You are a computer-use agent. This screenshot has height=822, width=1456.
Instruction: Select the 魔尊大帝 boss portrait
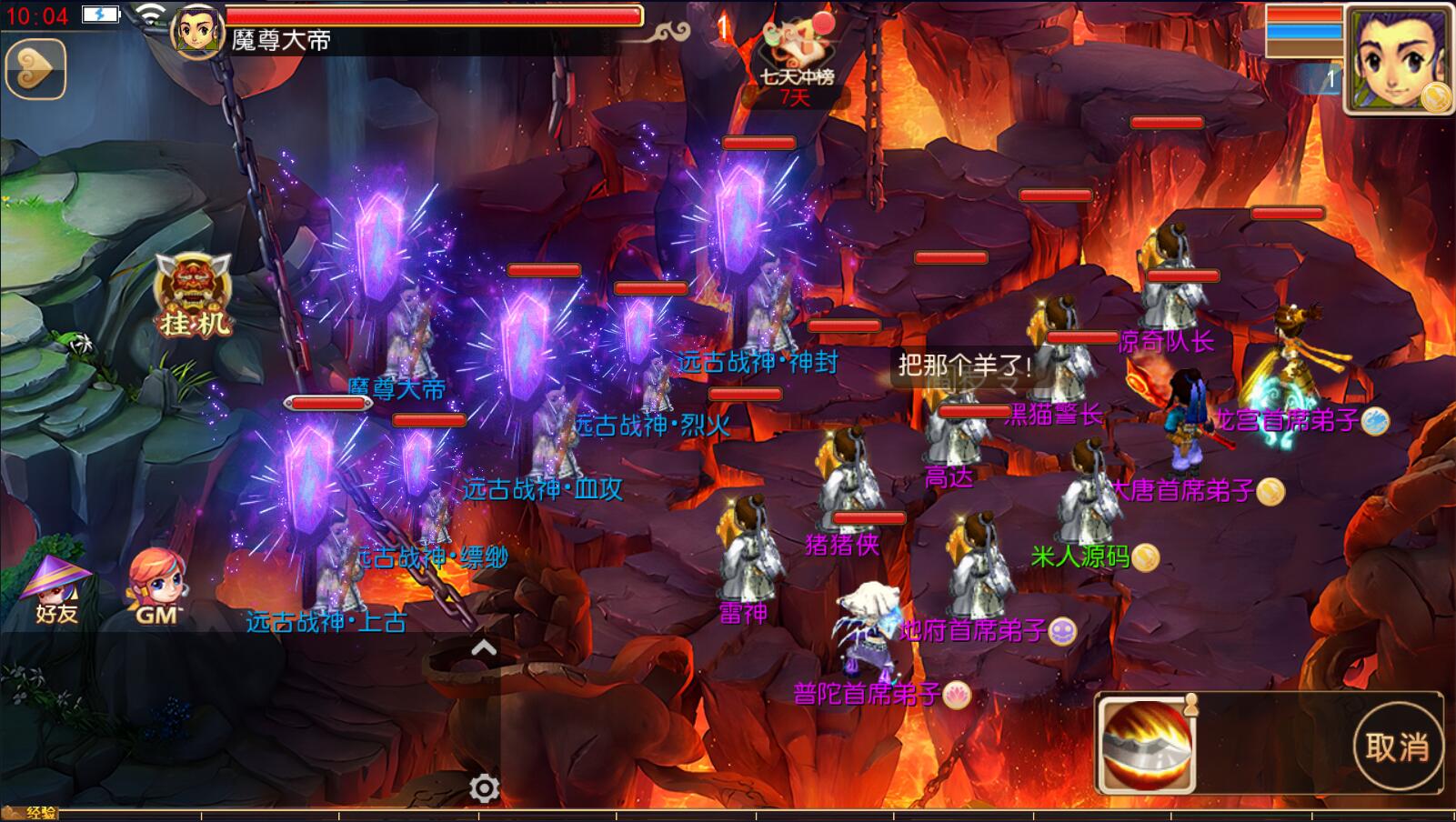(197, 31)
